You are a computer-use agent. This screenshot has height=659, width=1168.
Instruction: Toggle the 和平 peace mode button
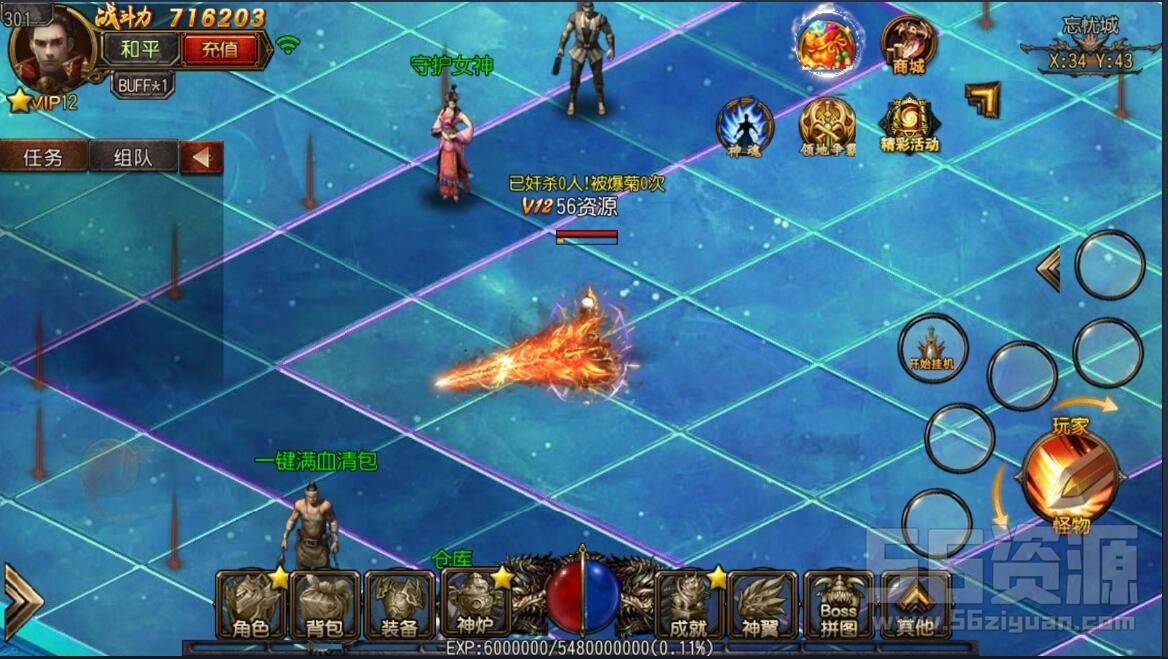(x=140, y=48)
